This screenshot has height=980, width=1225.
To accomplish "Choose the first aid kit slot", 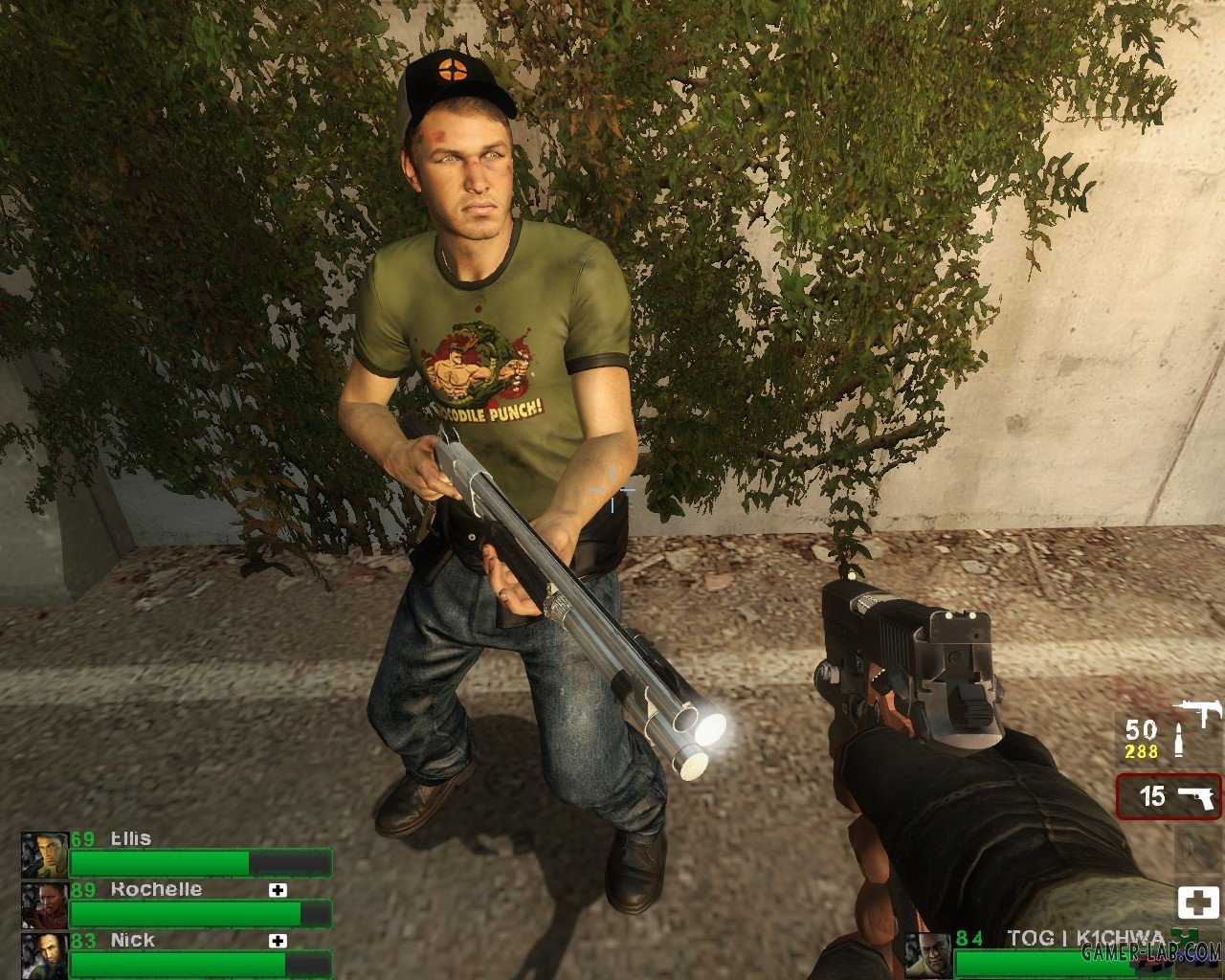I will 1198,902.
